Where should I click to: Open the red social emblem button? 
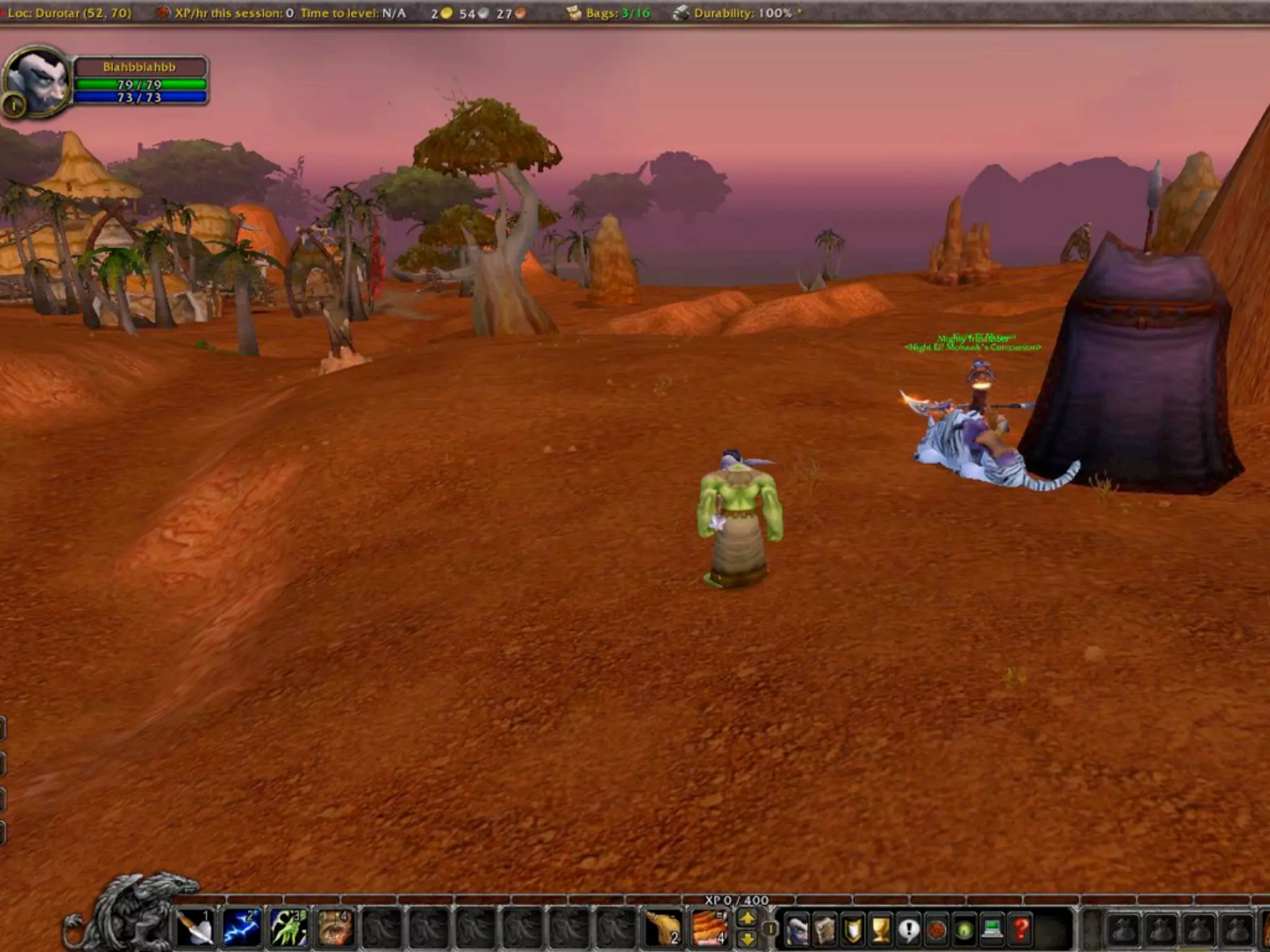[x=937, y=930]
